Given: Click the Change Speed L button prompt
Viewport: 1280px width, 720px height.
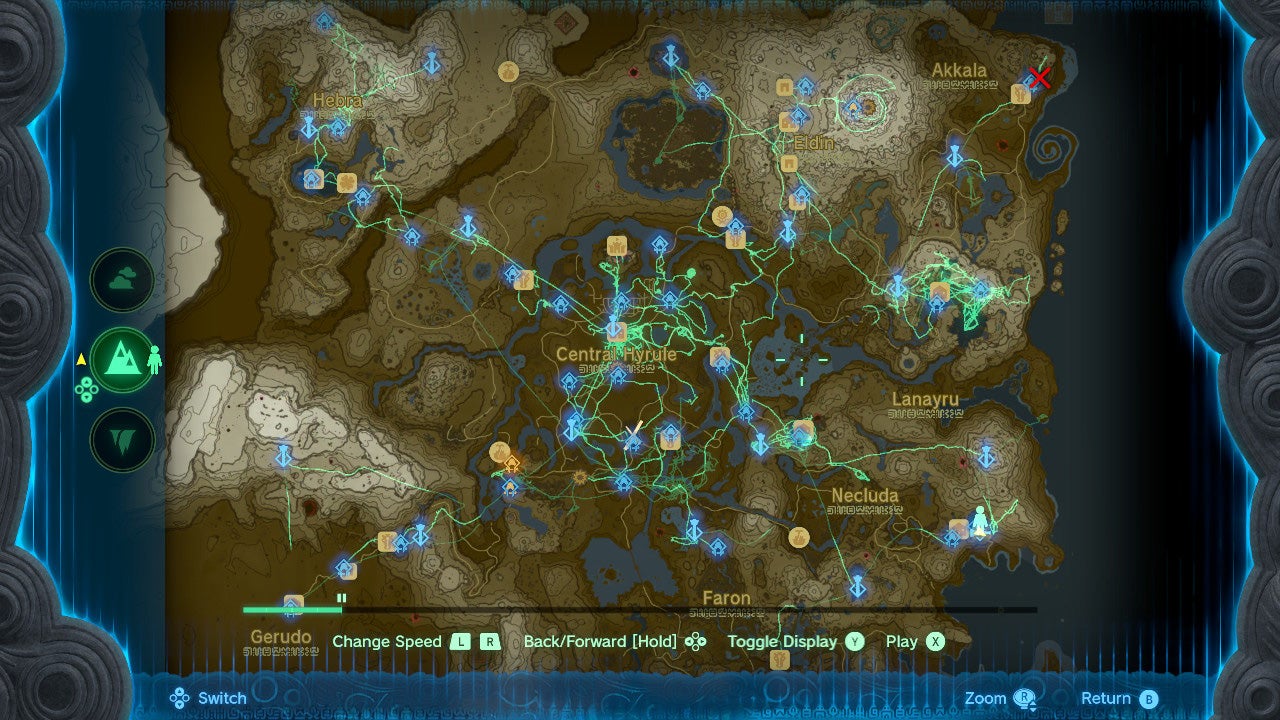Looking at the screenshot, I should tap(461, 641).
